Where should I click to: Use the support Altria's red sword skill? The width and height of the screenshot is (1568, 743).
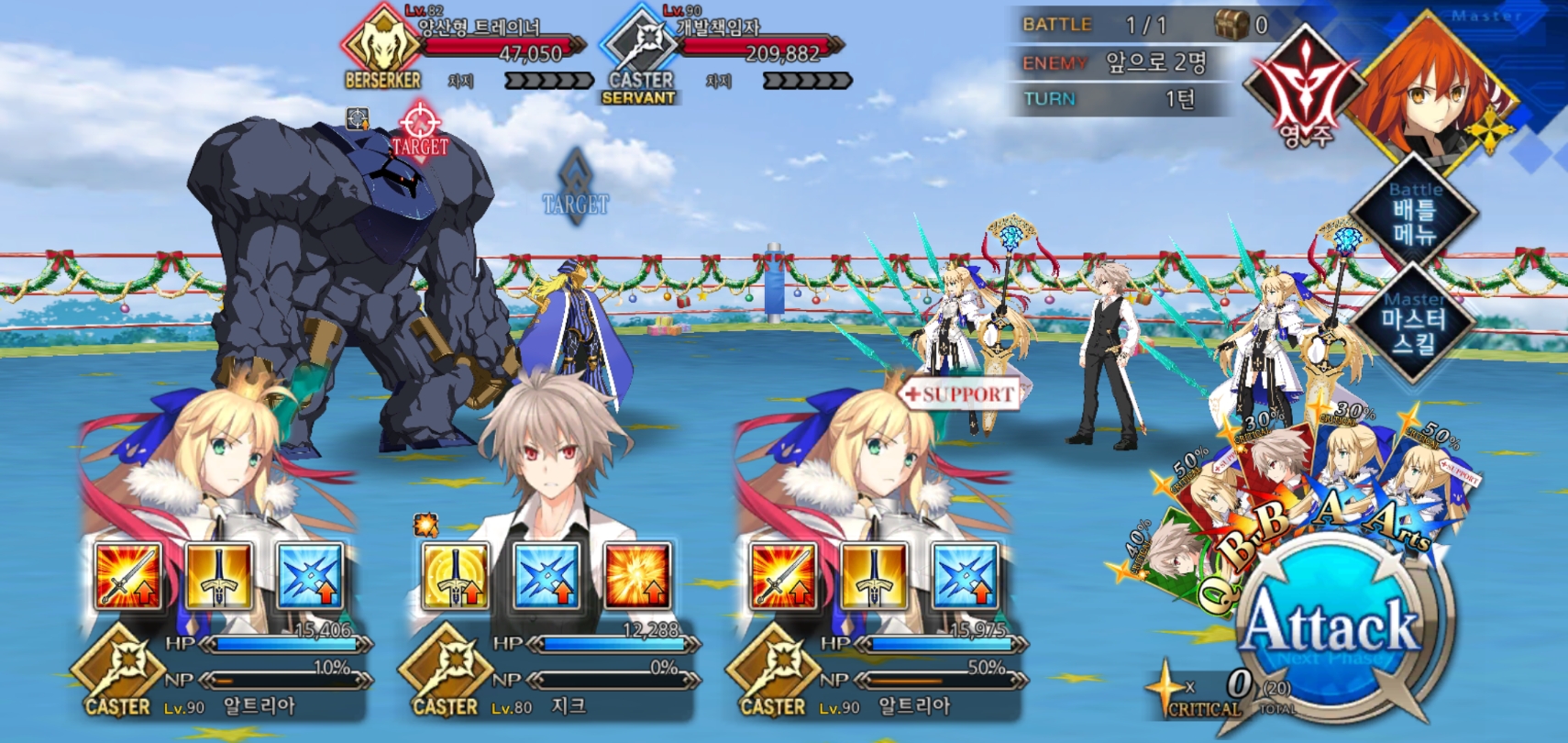pyautogui.click(x=782, y=576)
